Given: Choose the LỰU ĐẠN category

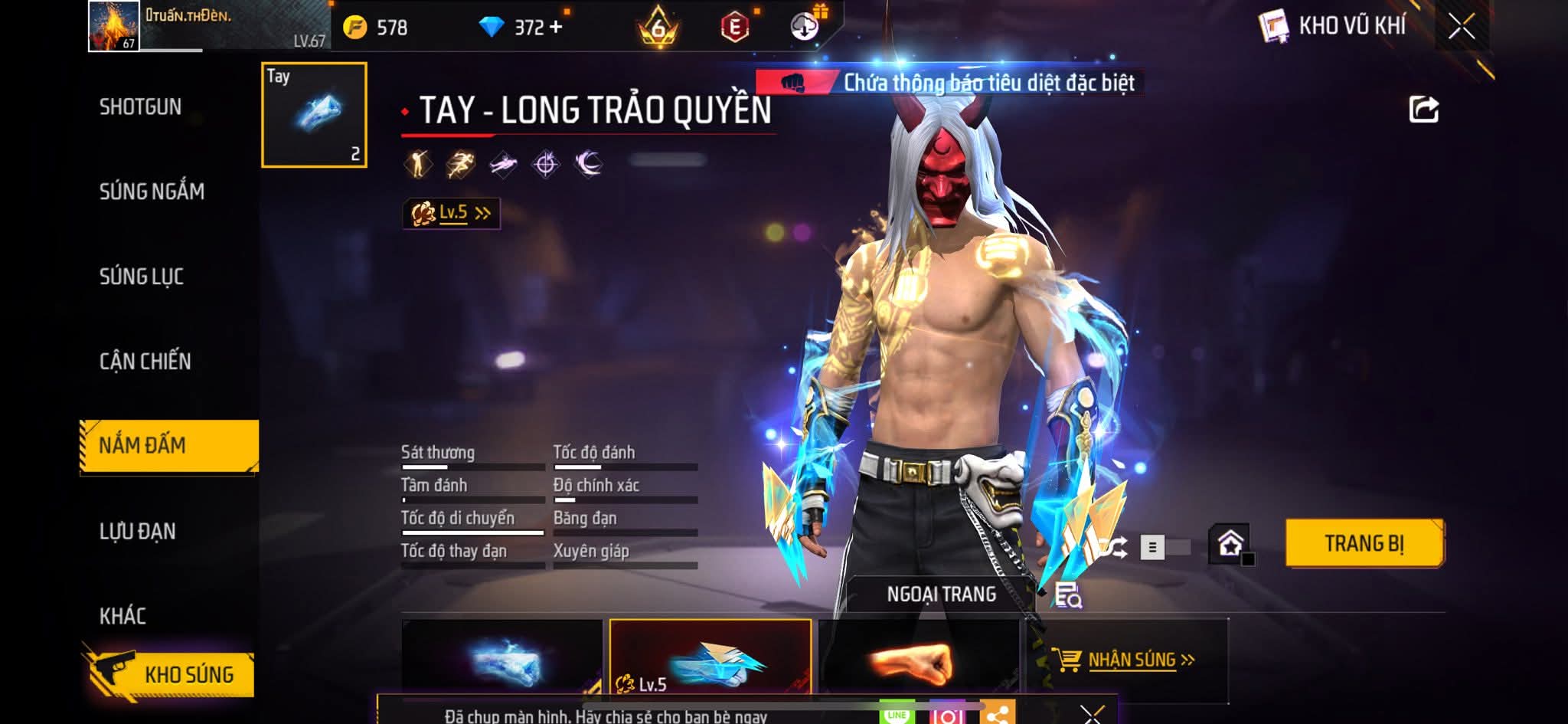Looking at the screenshot, I should [x=138, y=532].
